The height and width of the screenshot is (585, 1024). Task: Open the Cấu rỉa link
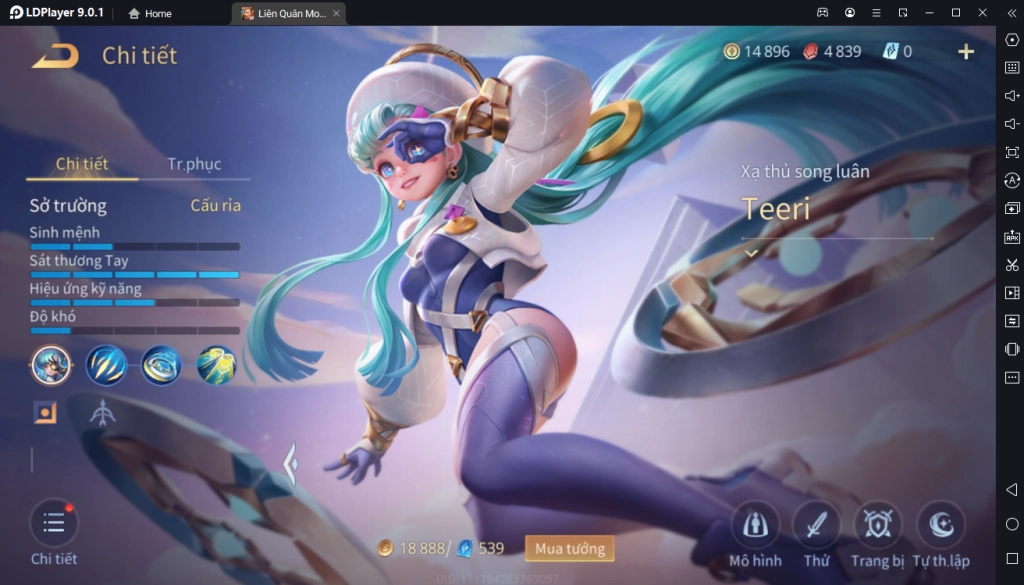tap(216, 206)
